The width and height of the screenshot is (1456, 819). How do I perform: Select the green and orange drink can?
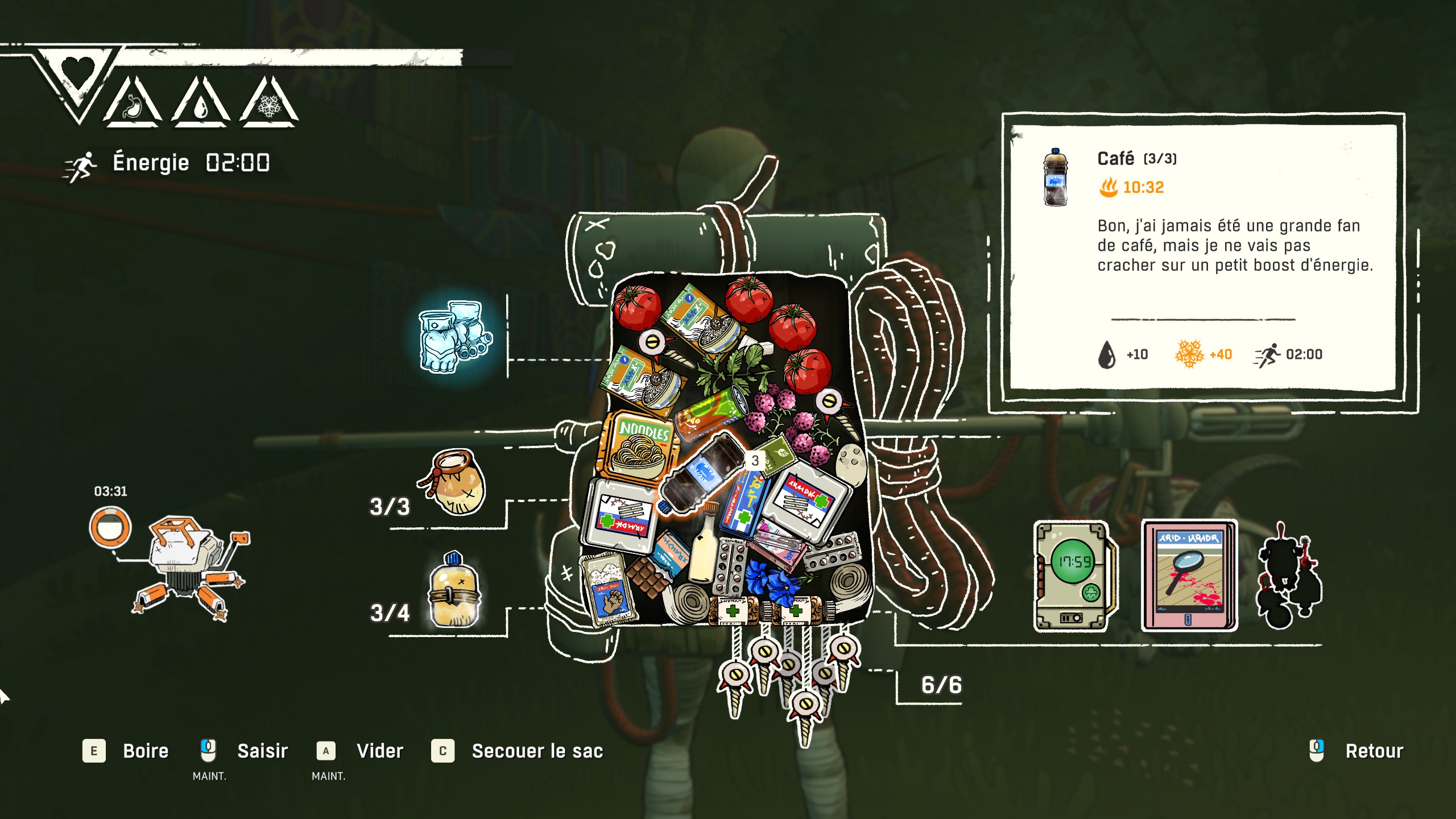711,413
